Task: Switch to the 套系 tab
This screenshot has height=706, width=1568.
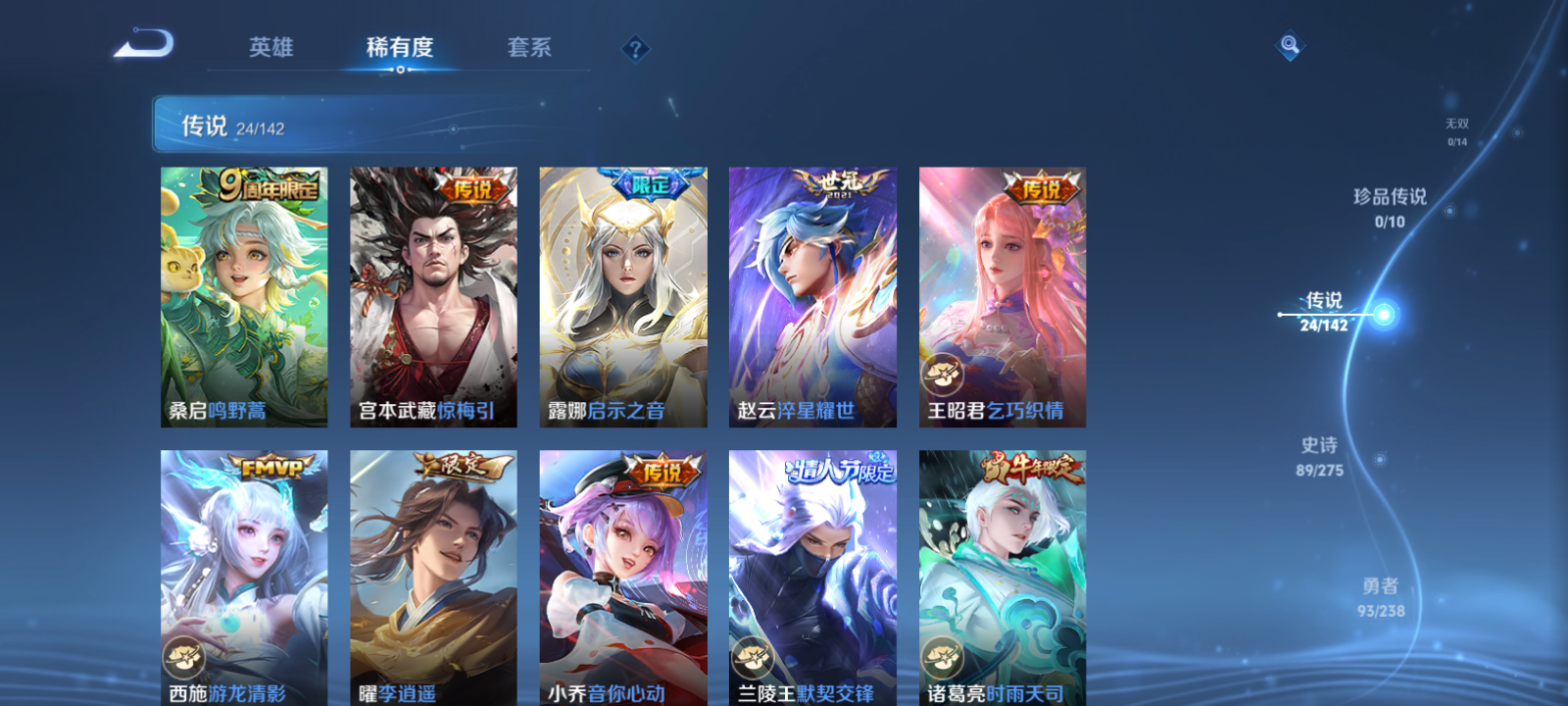Action: coord(527,46)
